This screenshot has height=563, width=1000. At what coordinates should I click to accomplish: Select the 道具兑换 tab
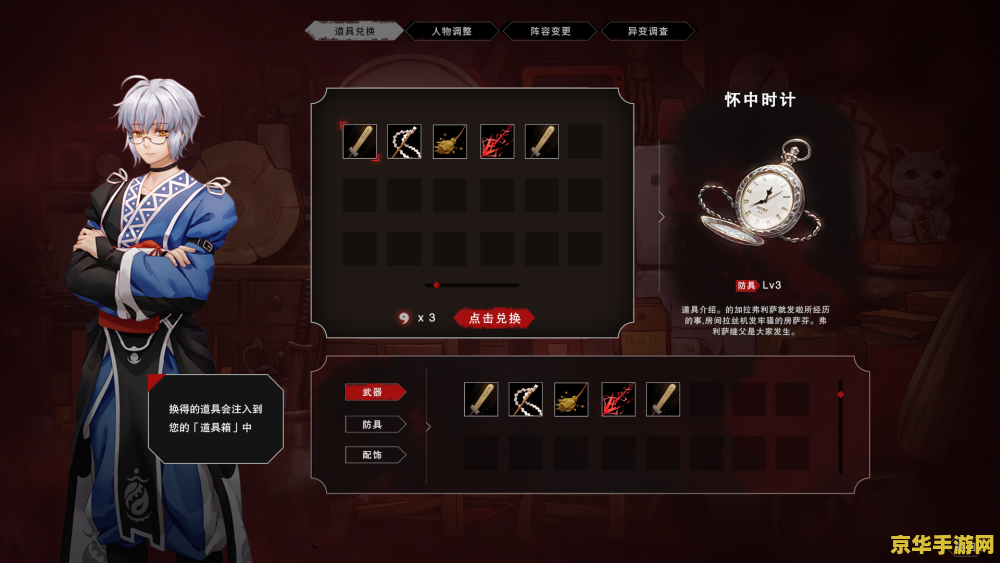click(355, 31)
